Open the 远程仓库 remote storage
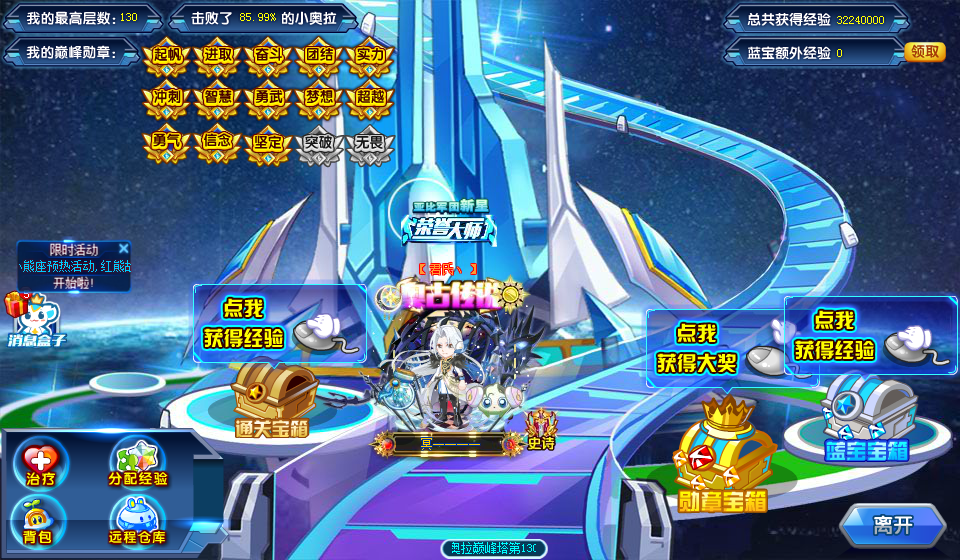The width and height of the screenshot is (960, 560). pyautogui.click(x=138, y=522)
